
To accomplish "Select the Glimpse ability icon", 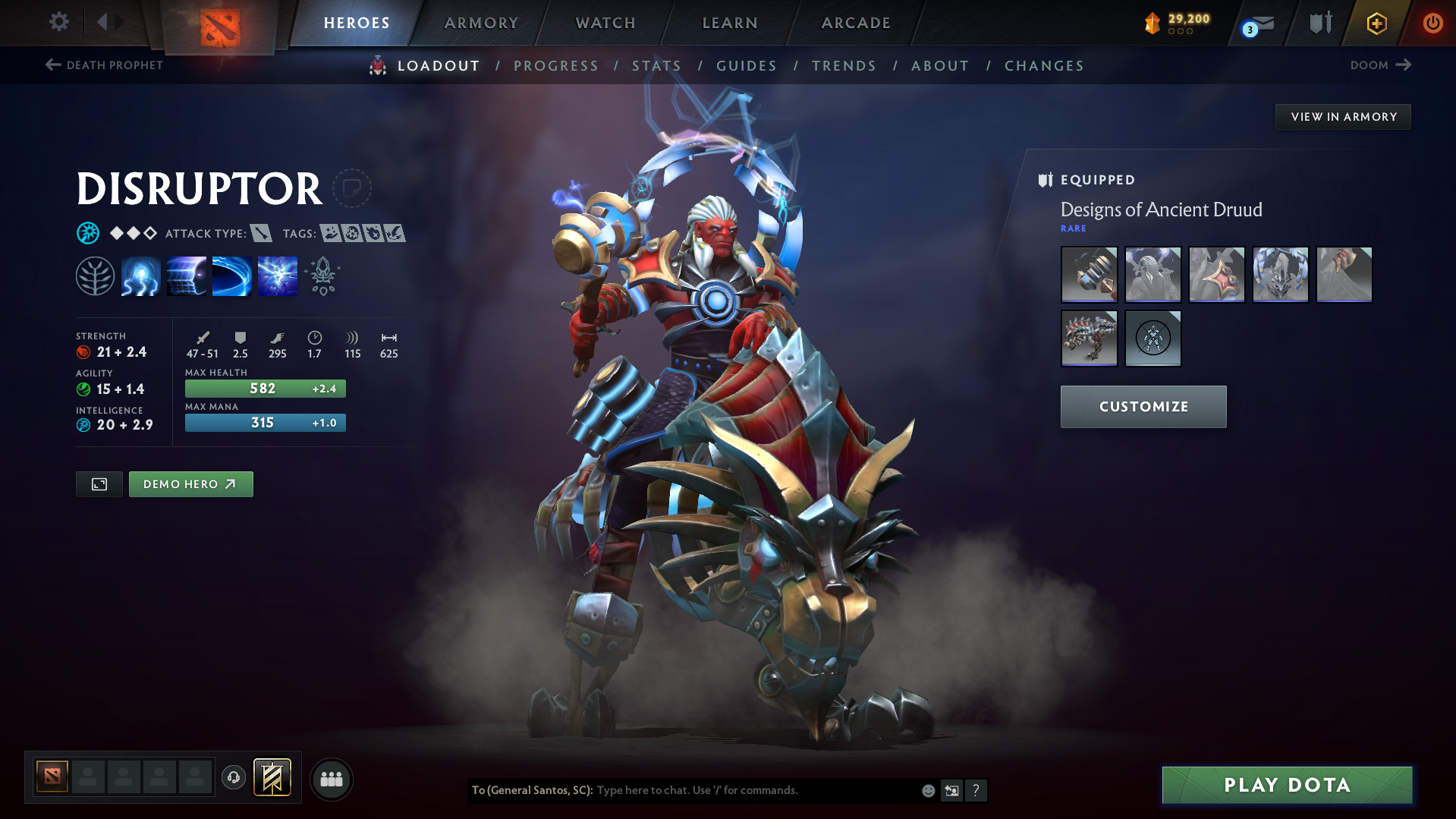I will click(x=186, y=276).
